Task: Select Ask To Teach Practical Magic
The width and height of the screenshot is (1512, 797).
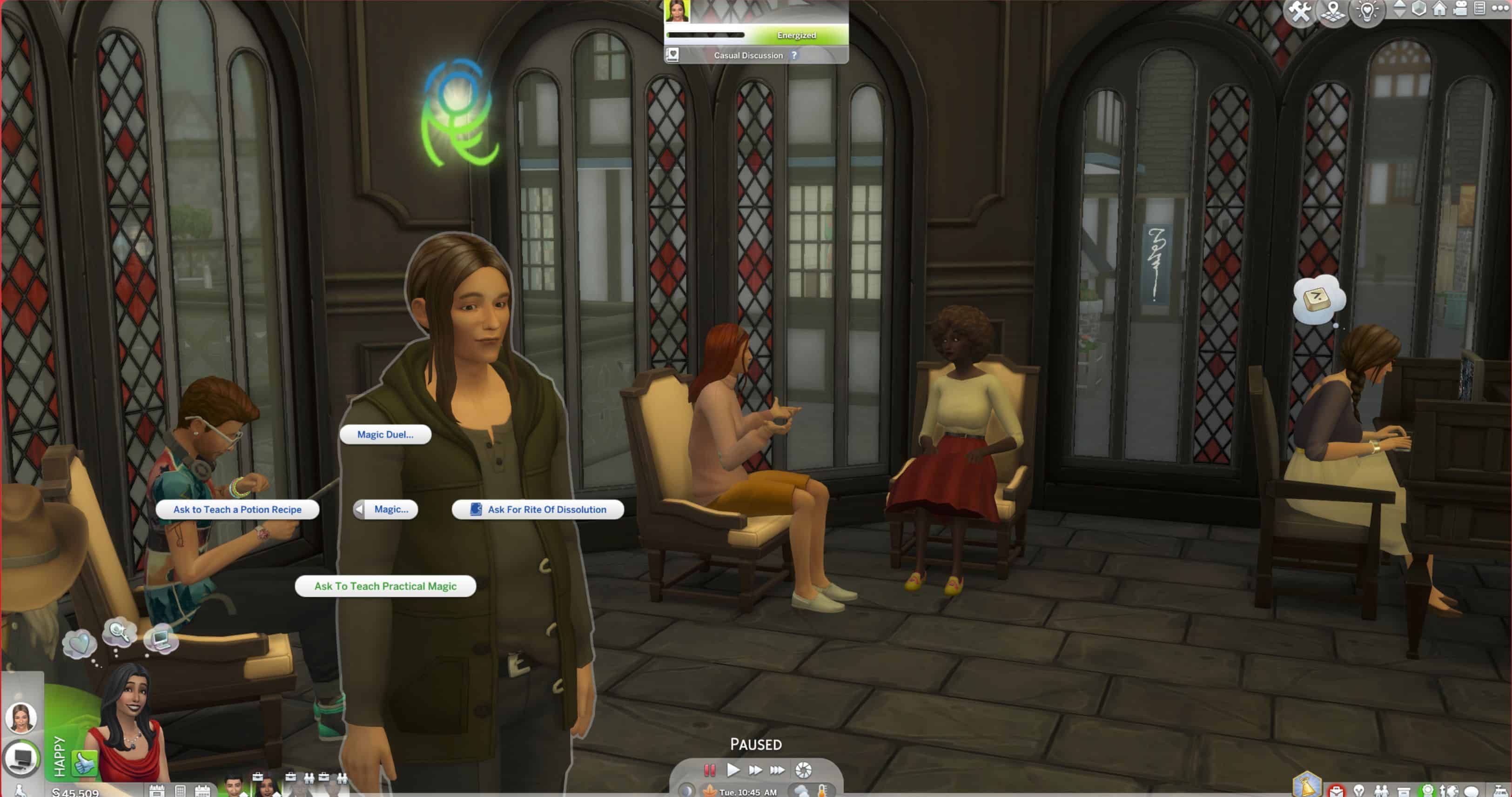Action: pos(385,586)
